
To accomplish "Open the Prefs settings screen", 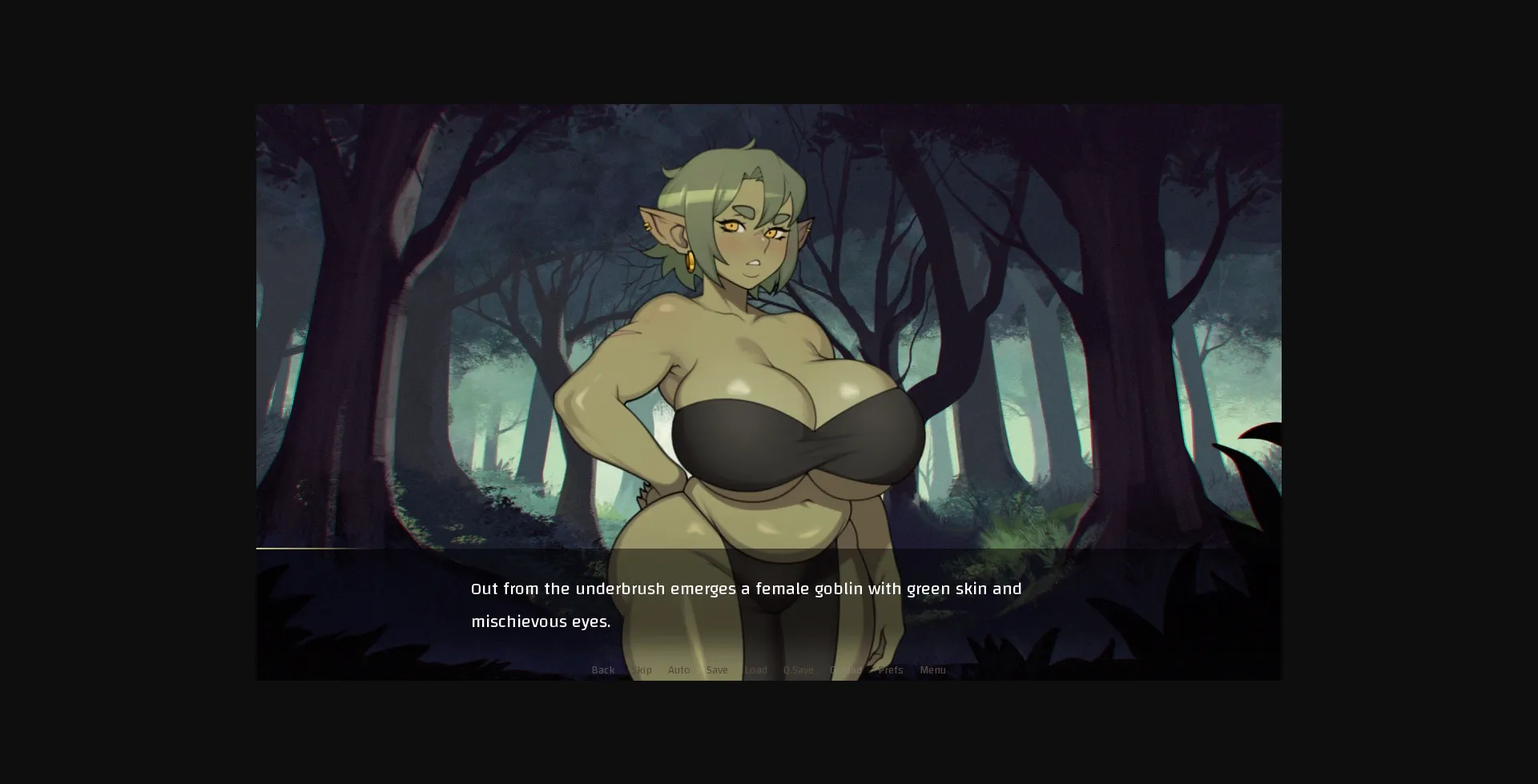I will tap(891, 669).
